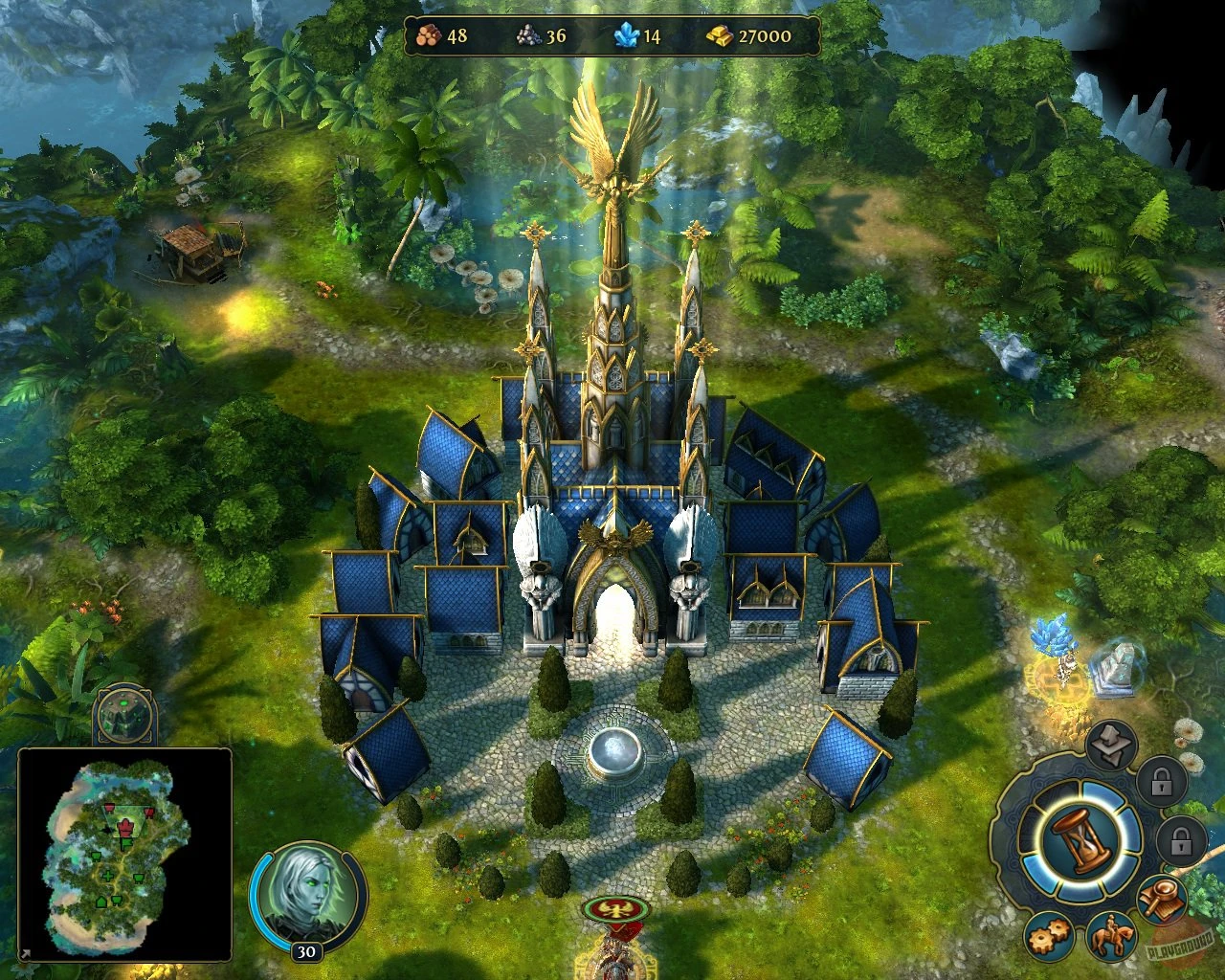Click the wood resource icon in the top bar

tap(430, 35)
